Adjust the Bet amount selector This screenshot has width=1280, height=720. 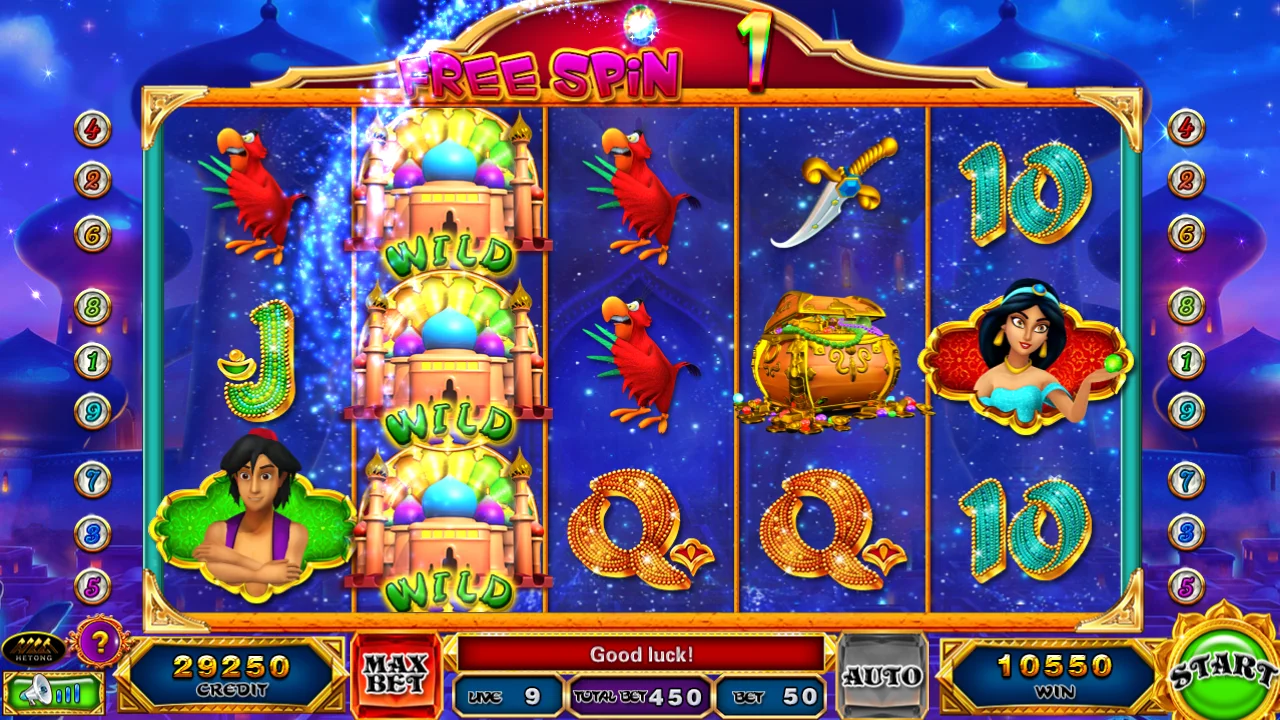[771, 696]
